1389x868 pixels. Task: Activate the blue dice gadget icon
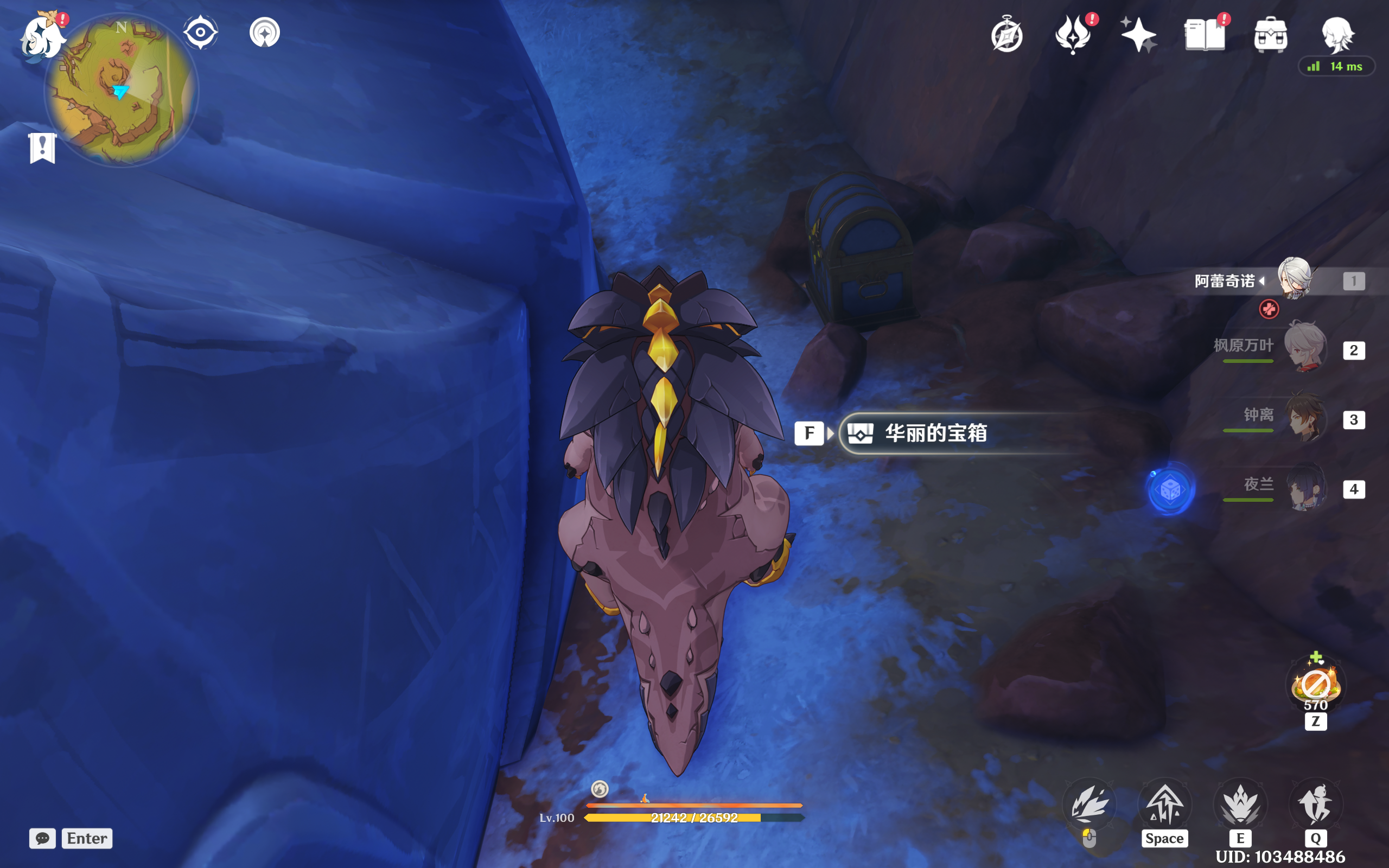(x=1170, y=490)
